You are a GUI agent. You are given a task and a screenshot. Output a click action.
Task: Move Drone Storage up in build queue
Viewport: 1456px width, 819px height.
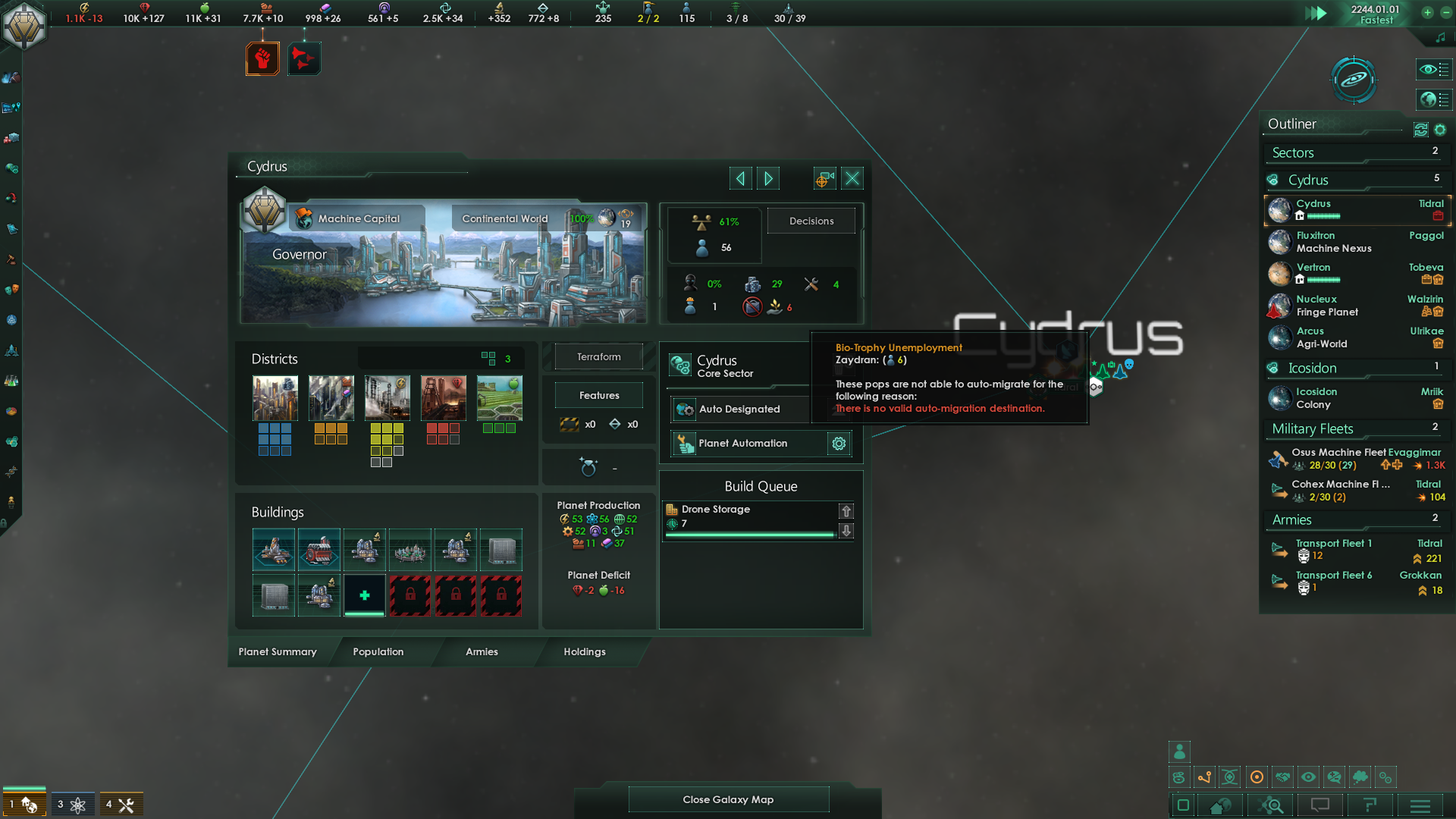[x=846, y=511]
